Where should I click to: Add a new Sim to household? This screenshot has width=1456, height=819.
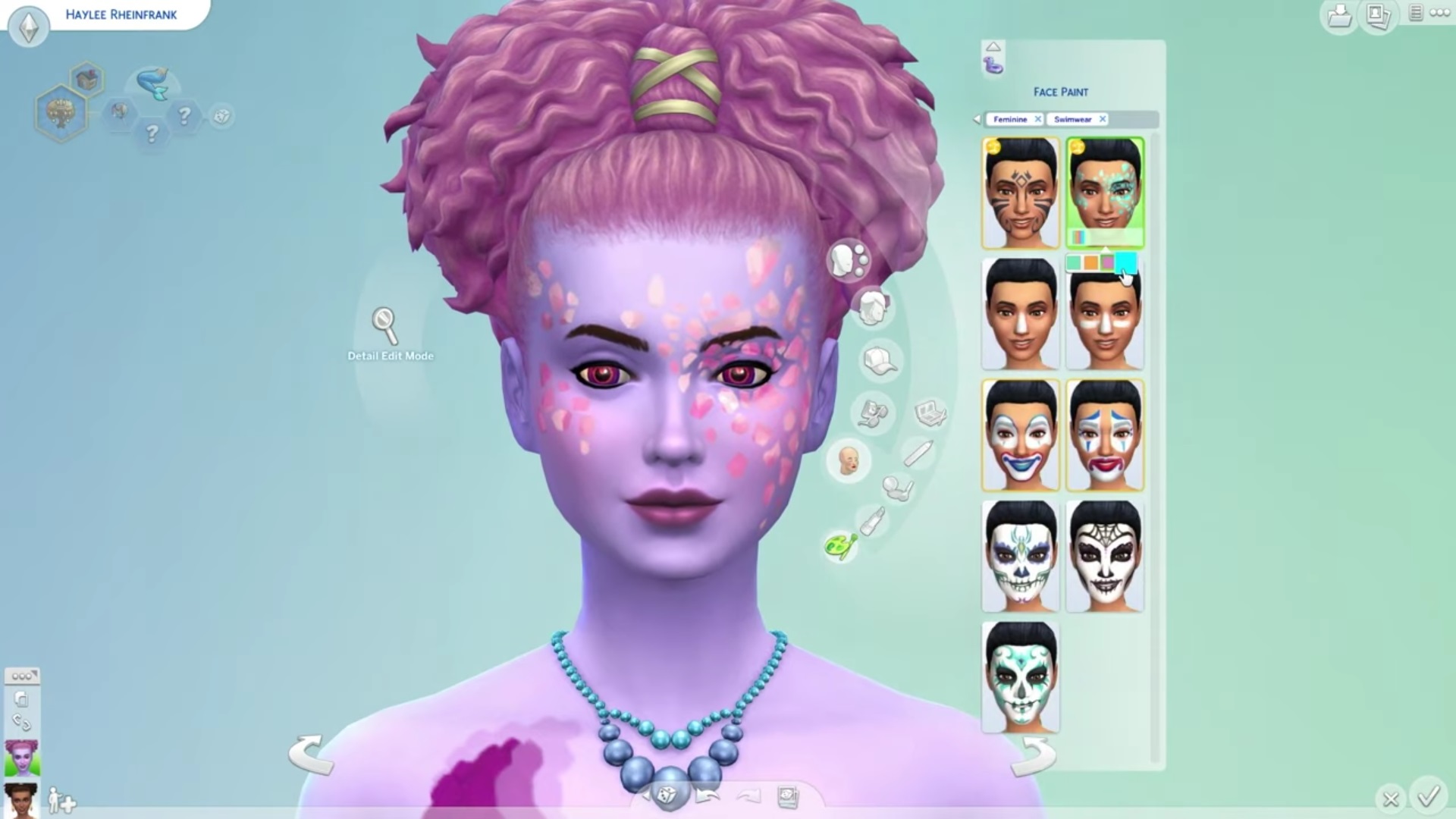pos(61,800)
